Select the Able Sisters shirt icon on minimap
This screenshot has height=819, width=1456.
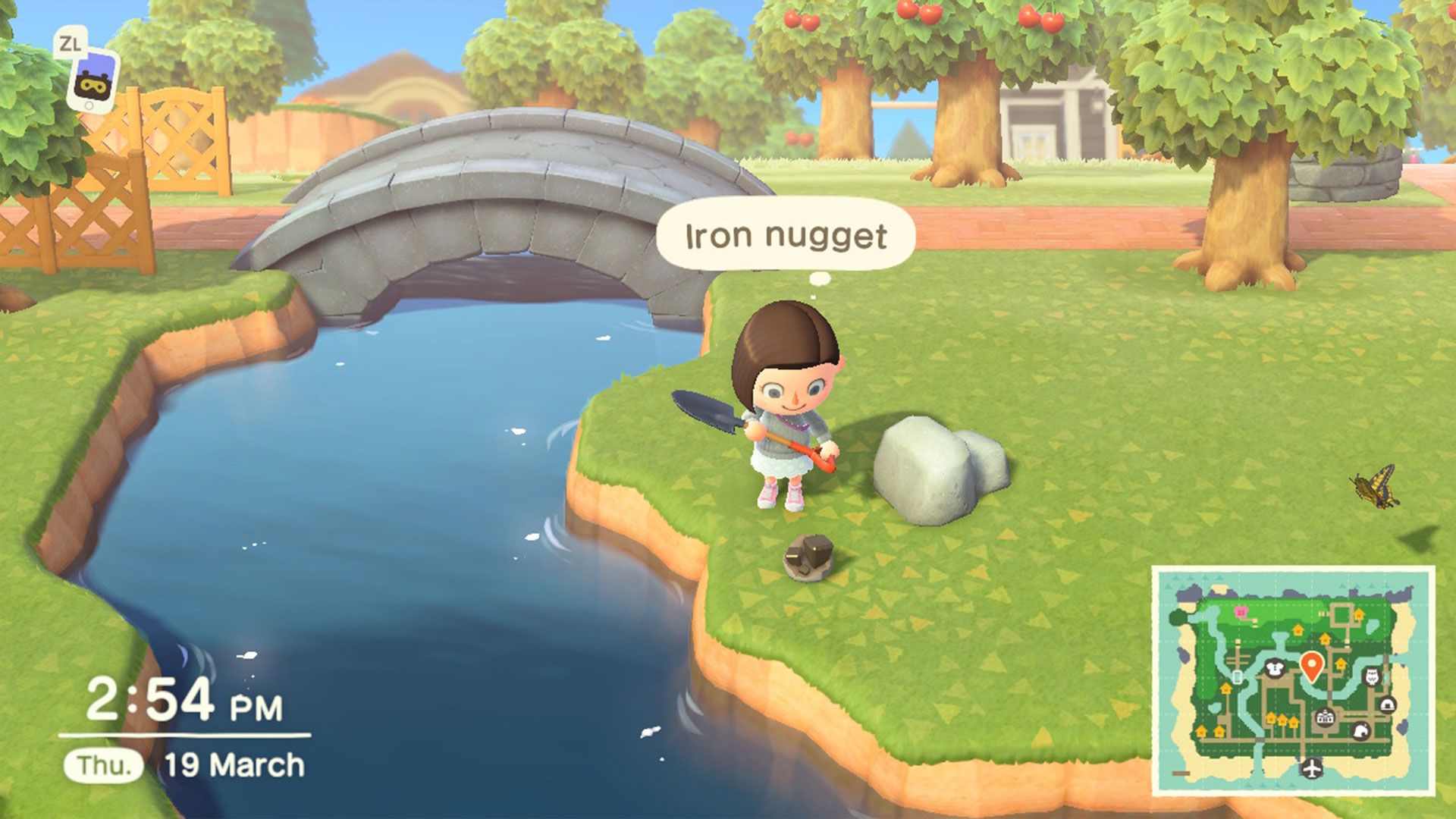click(x=1275, y=668)
